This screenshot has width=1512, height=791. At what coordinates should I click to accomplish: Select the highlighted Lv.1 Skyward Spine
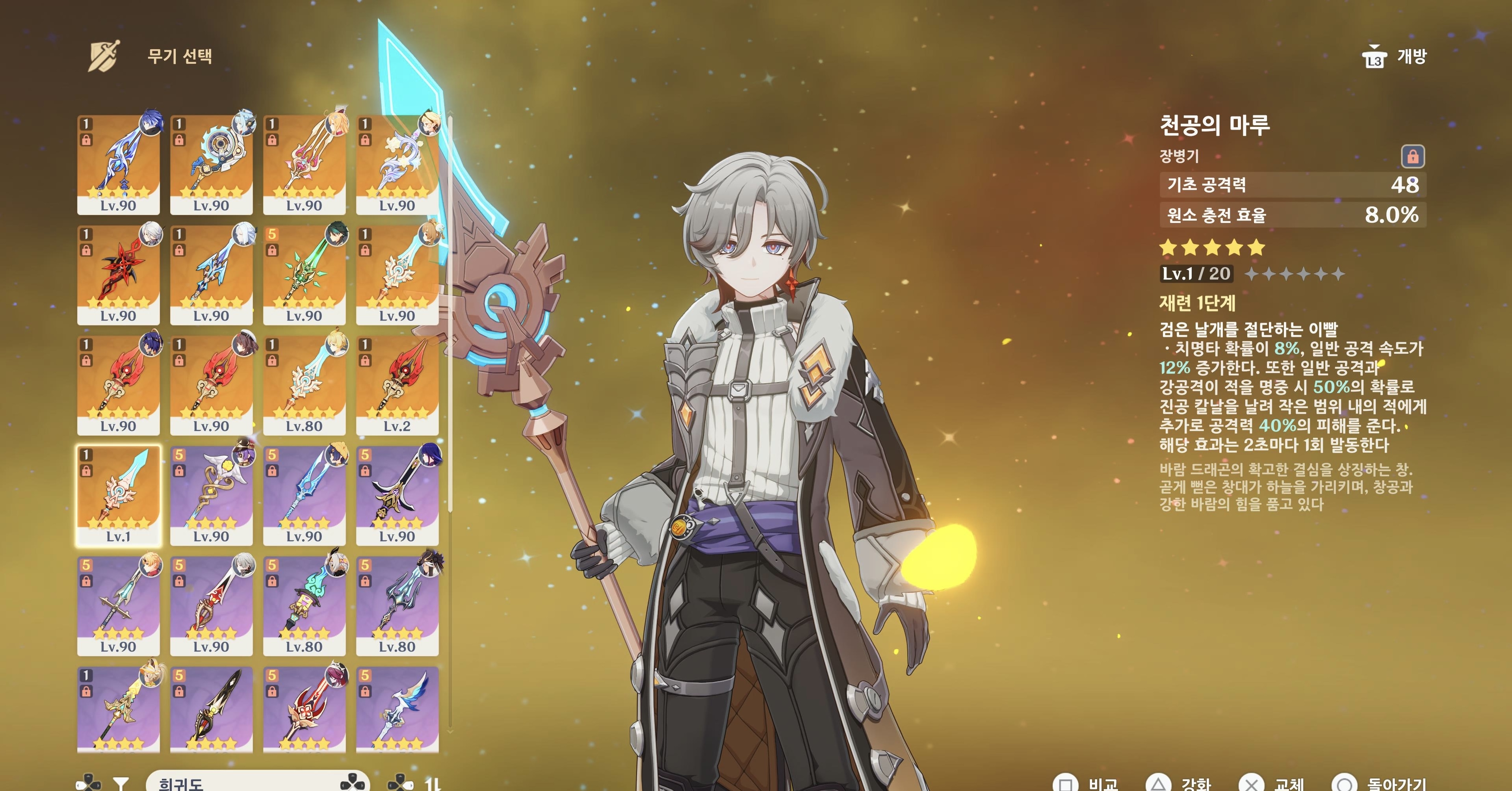click(x=118, y=494)
